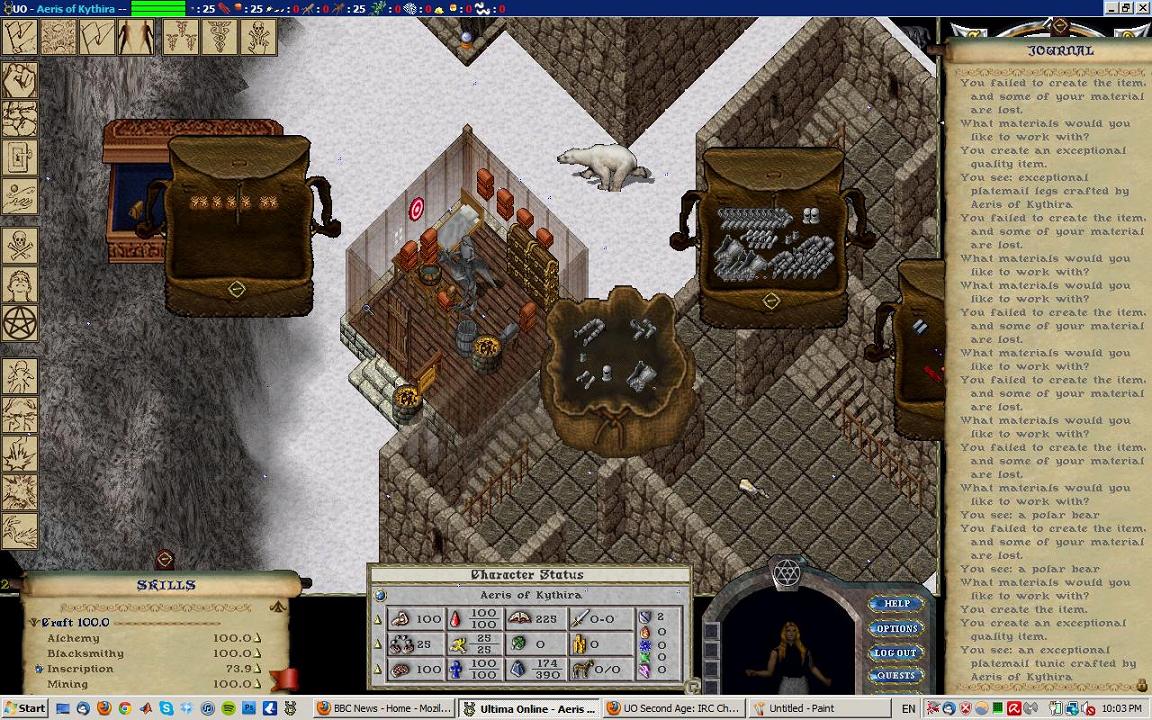Open the Quests log
The image size is (1152, 720).
[x=896, y=676]
